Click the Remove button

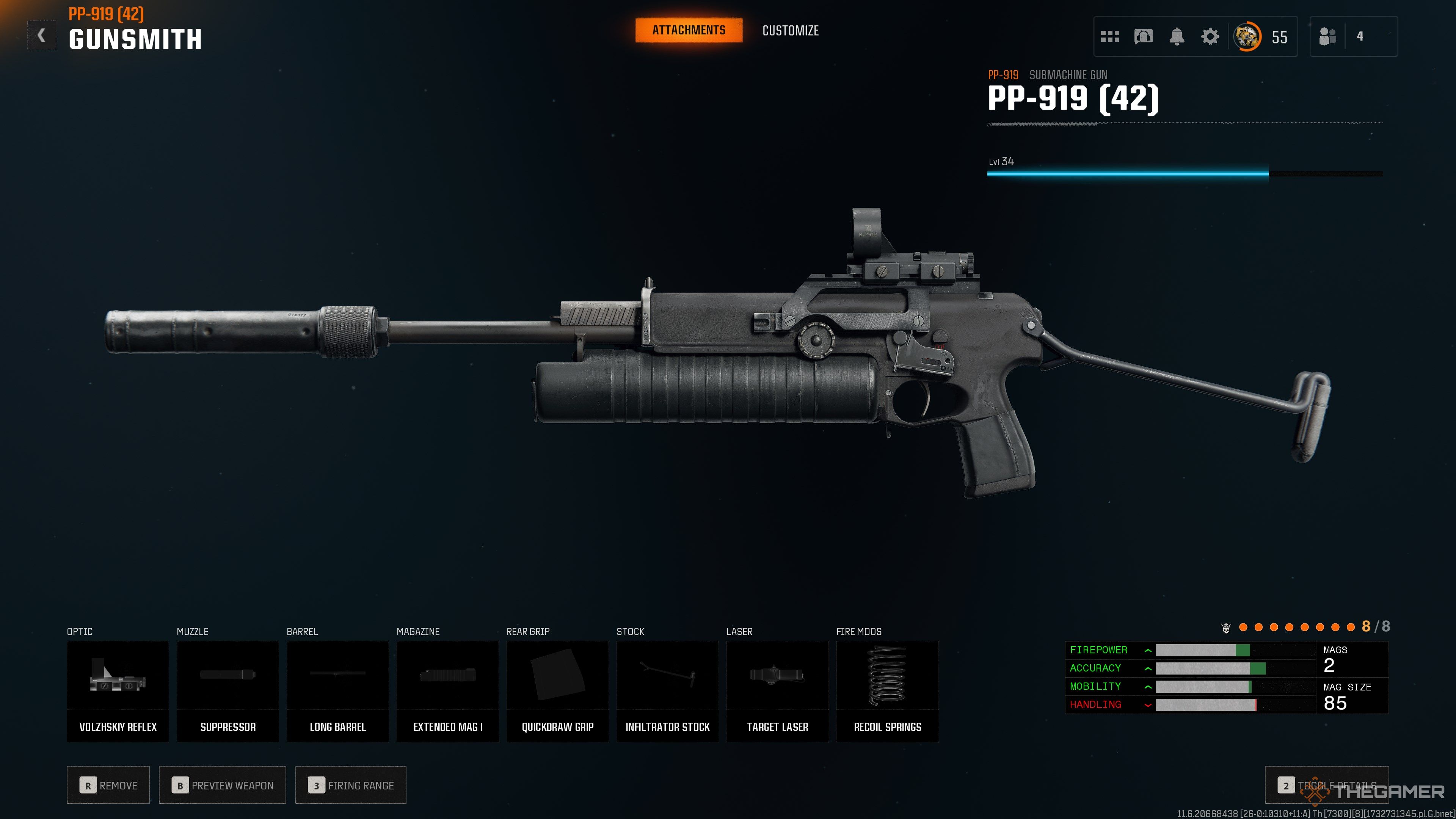[108, 785]
